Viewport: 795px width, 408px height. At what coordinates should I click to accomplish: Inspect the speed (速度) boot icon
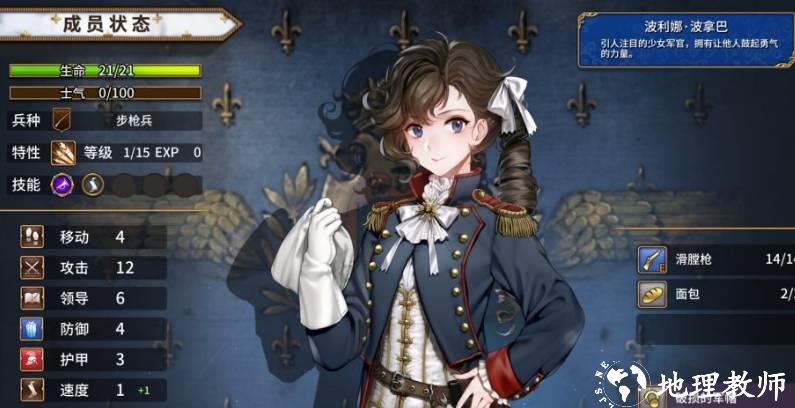click(x=32, y=390)
